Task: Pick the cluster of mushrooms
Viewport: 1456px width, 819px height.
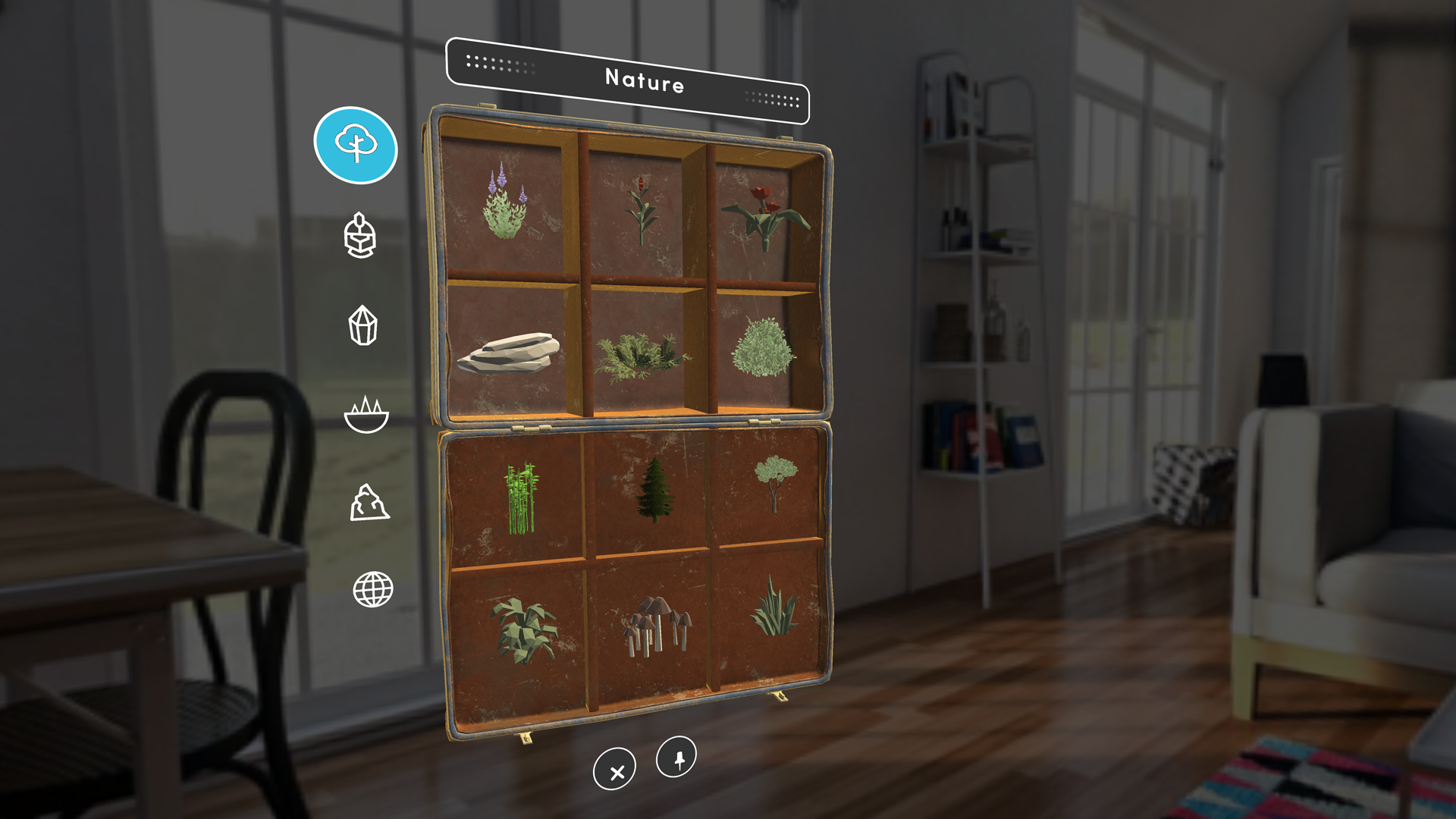Action: pos(655,625)
